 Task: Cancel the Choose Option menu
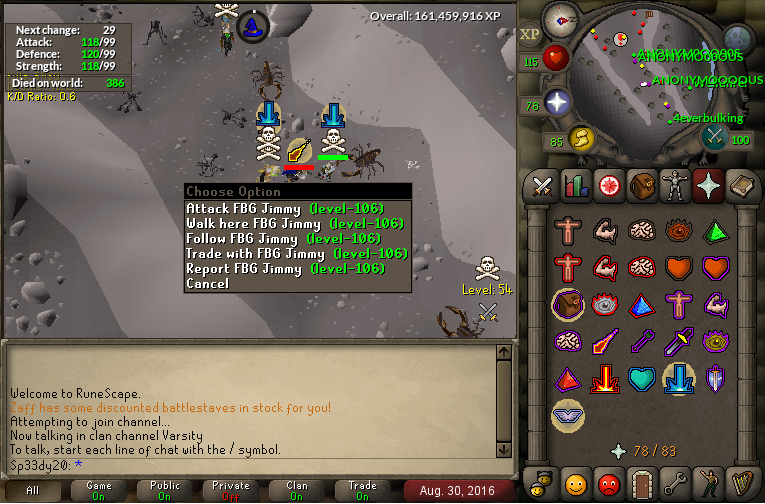[207, 283]
